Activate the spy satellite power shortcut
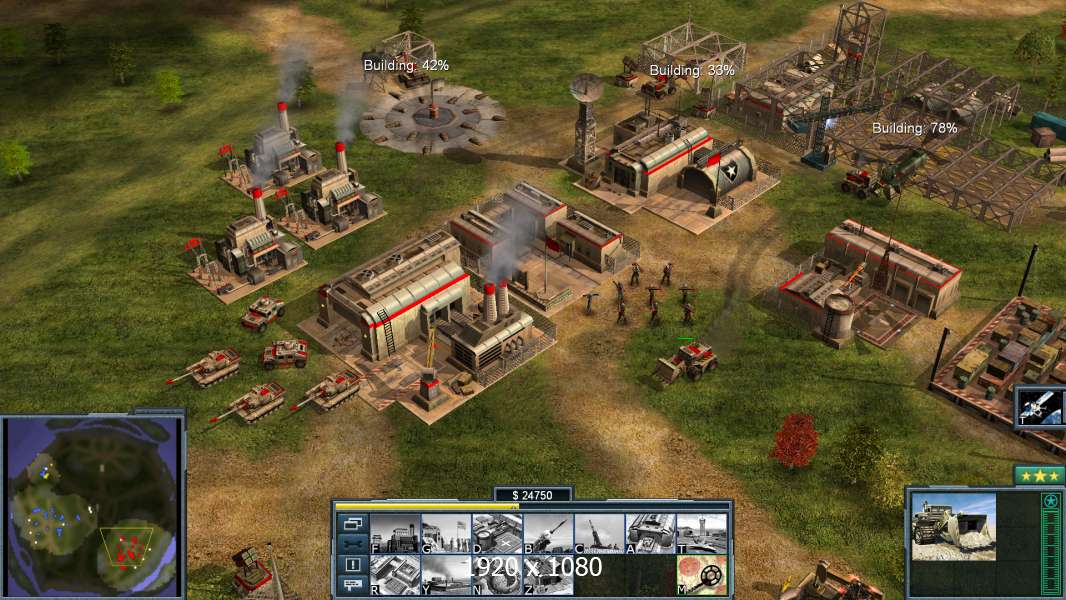 (1040, 406)
